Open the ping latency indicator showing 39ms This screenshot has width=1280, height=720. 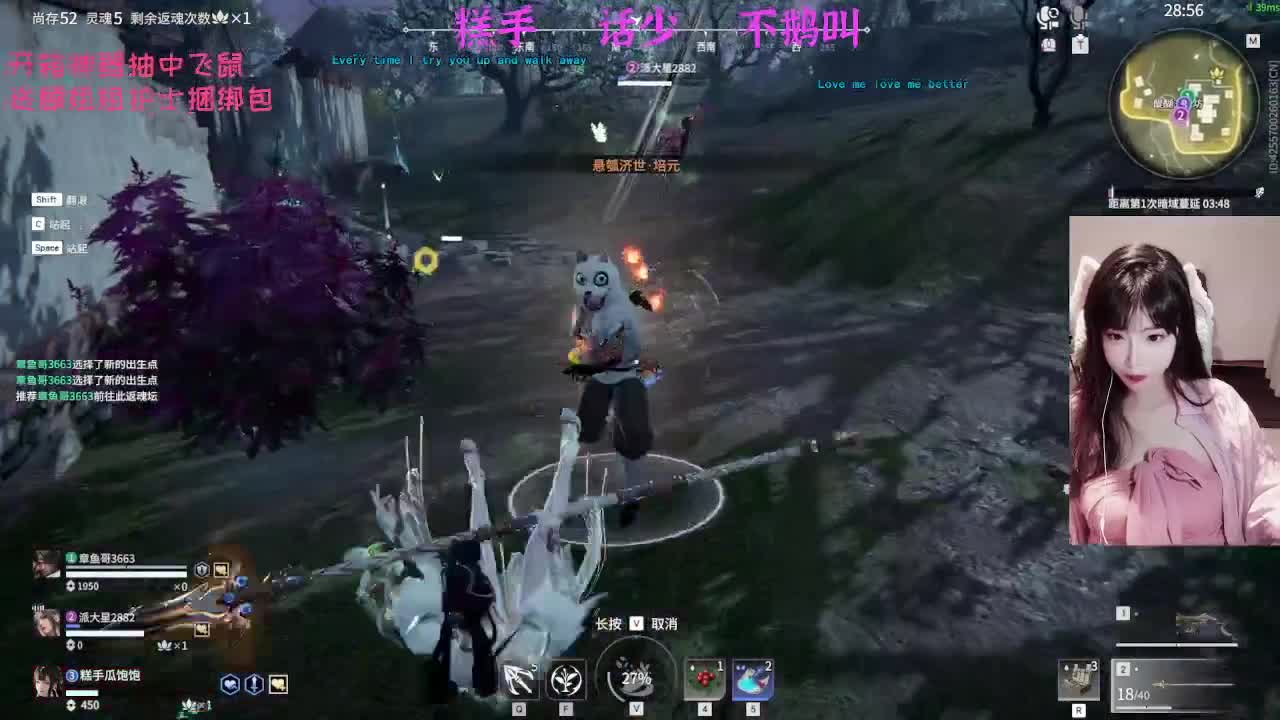pyautogui.click(x=1264, y=7)
